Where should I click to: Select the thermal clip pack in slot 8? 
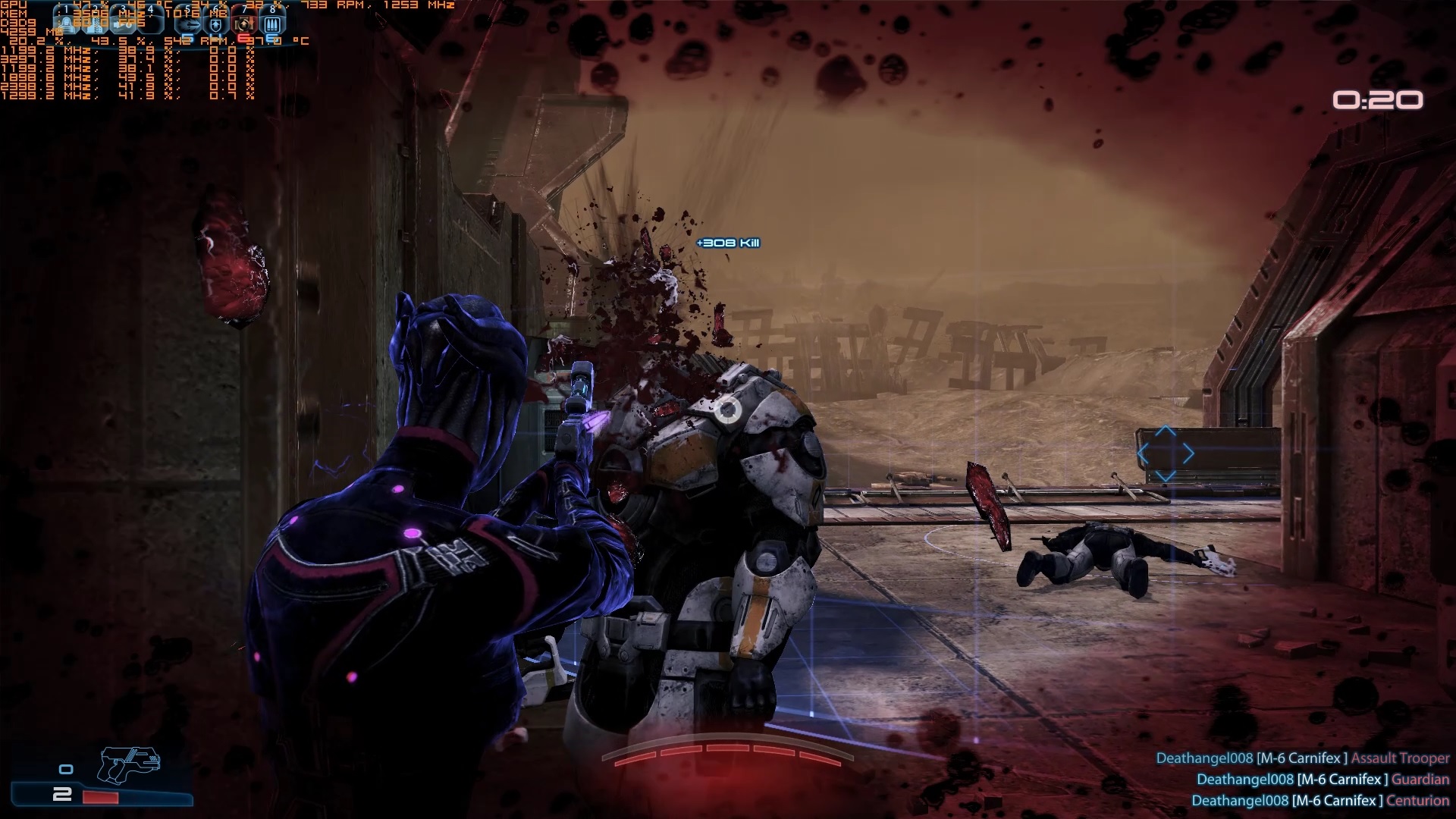tap(272, 24)
